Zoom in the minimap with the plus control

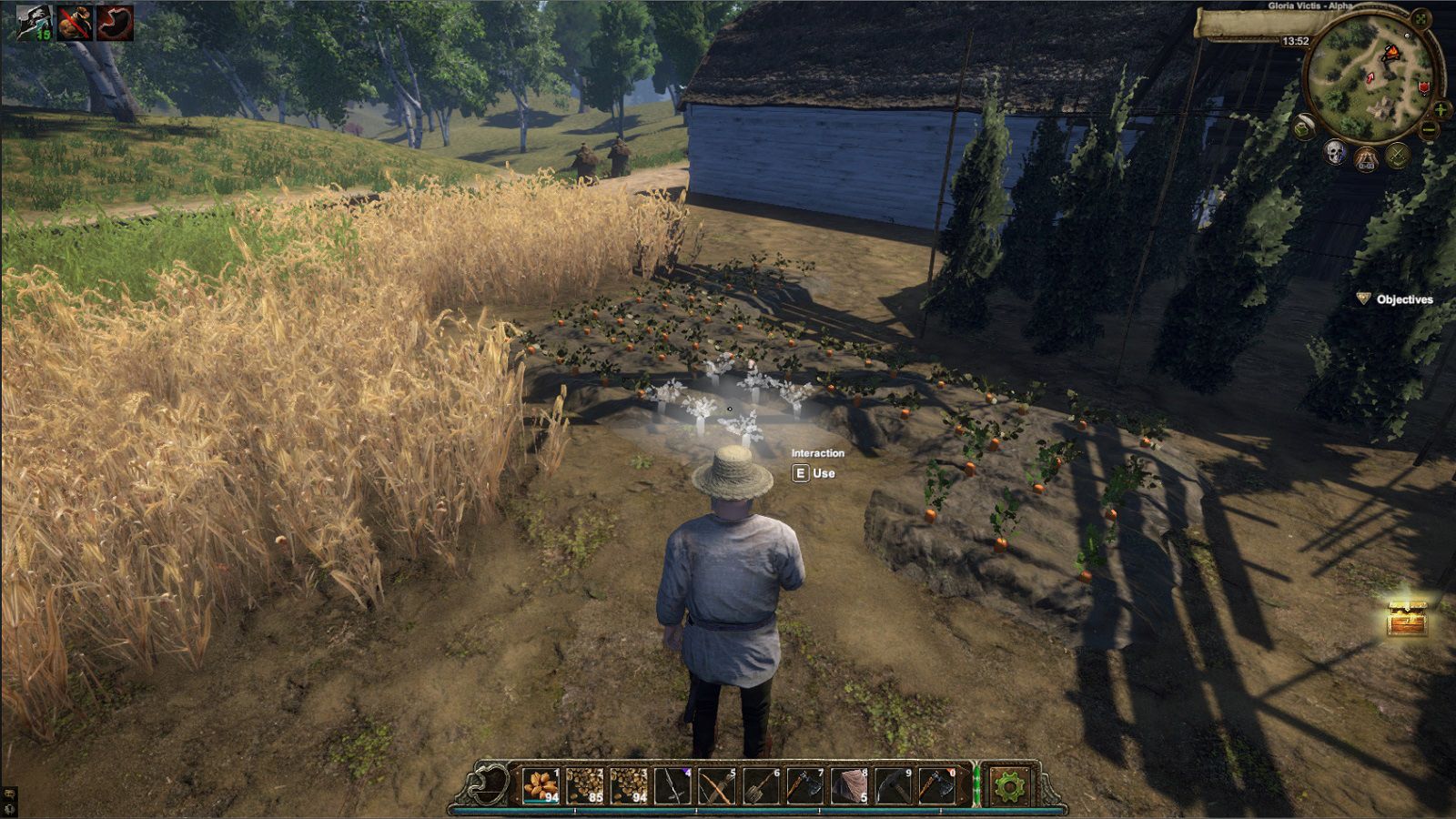pyautogui.click(x=1440, y=109)
